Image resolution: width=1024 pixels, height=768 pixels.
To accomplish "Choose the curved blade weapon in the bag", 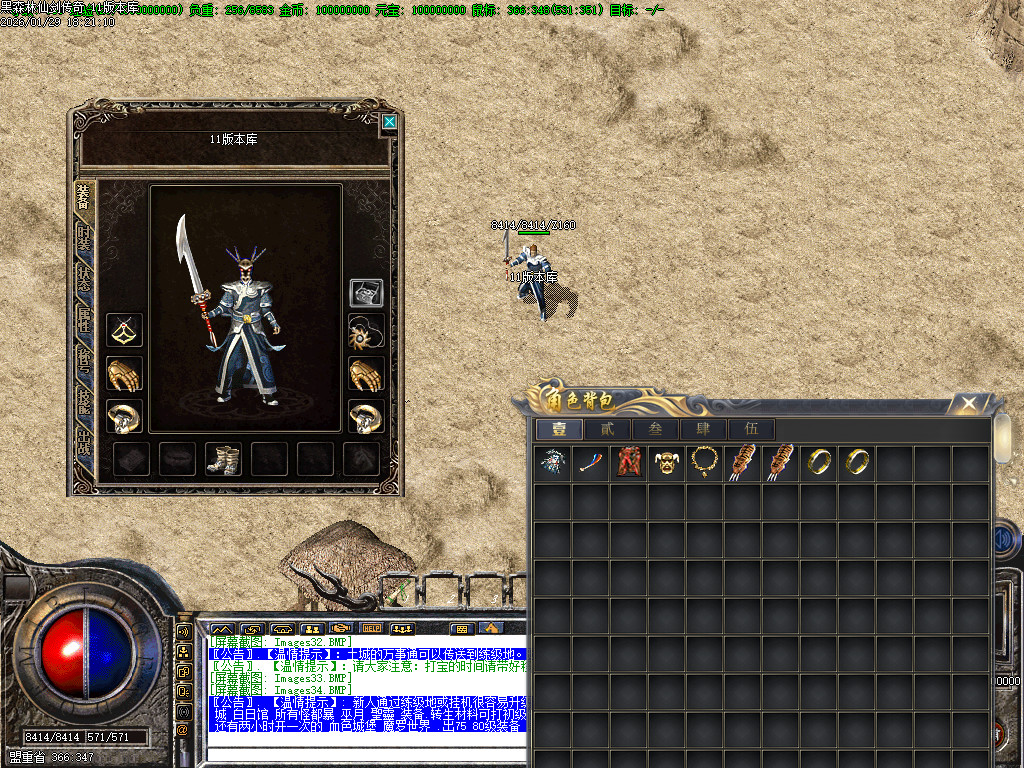I will 590,462.
